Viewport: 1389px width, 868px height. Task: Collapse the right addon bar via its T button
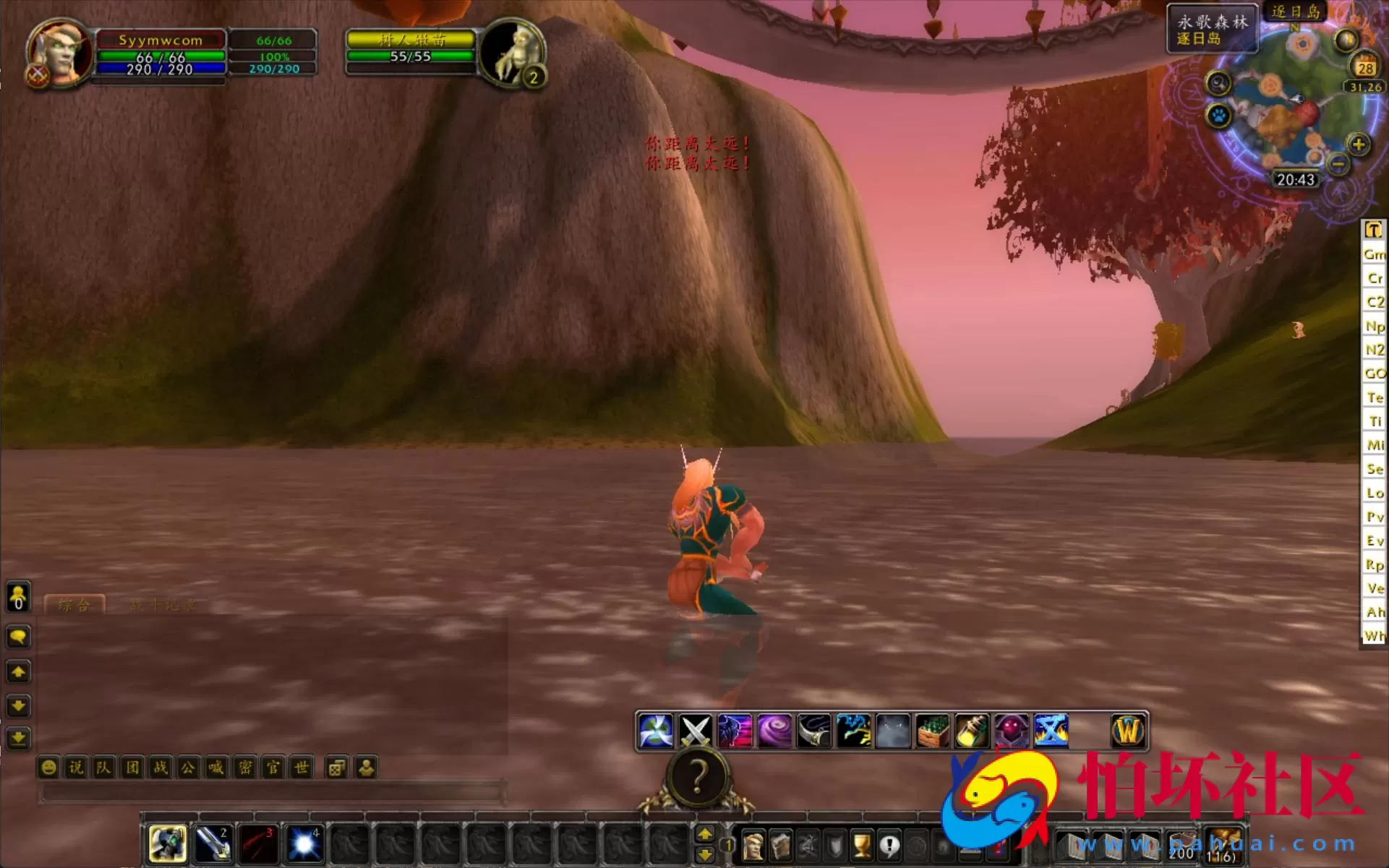tap(1373, 229)
